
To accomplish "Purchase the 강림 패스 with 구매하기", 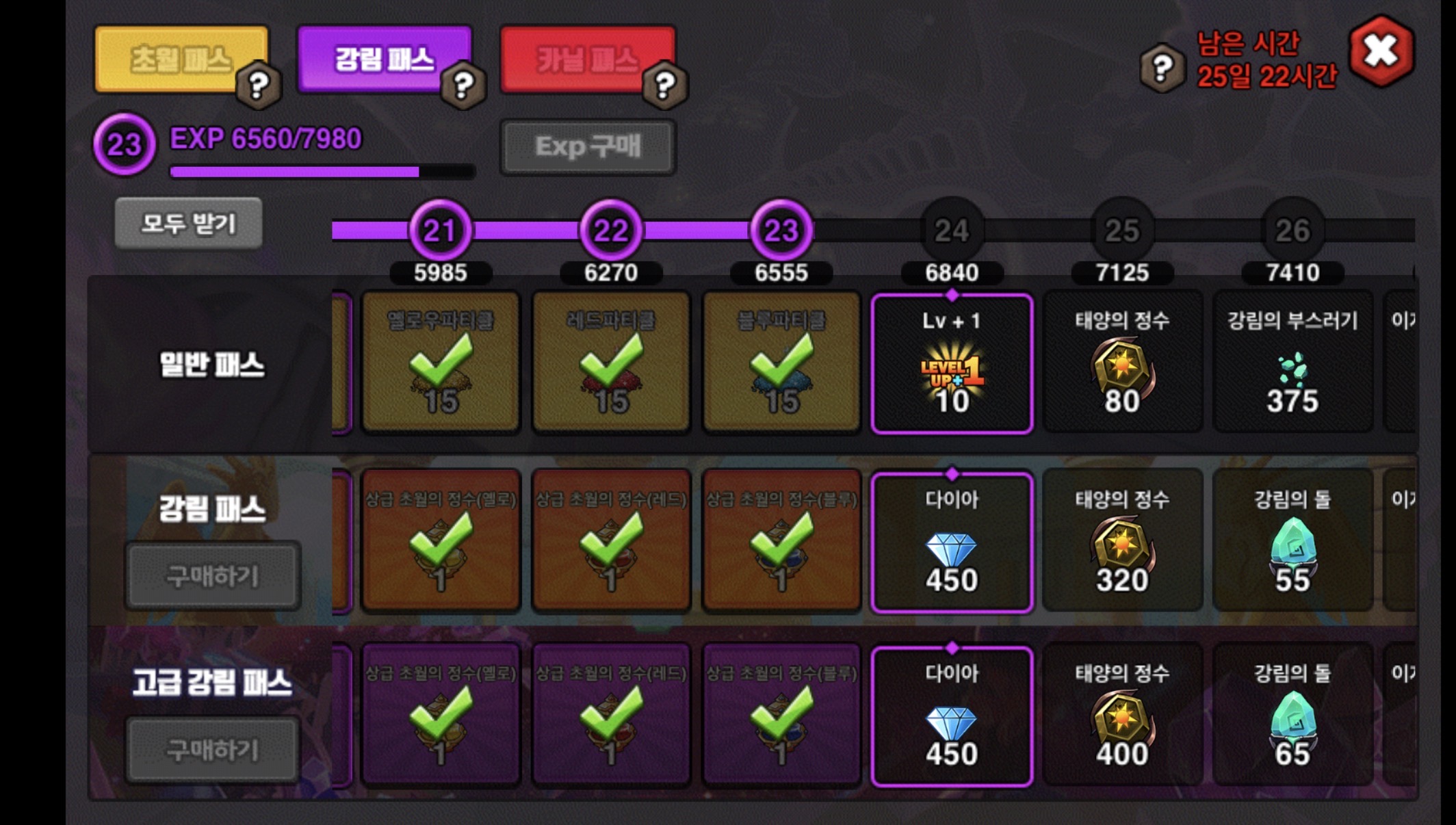I will 212,576.
